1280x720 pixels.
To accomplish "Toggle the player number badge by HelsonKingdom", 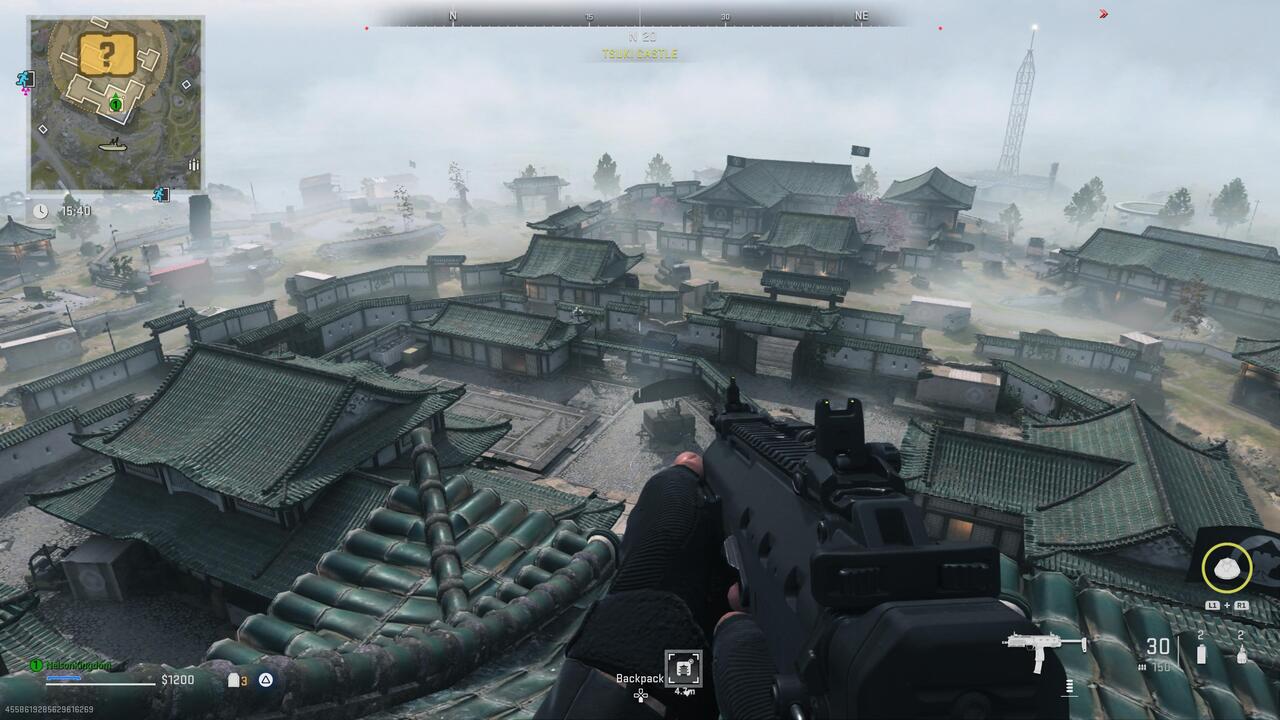I will 36,665.
